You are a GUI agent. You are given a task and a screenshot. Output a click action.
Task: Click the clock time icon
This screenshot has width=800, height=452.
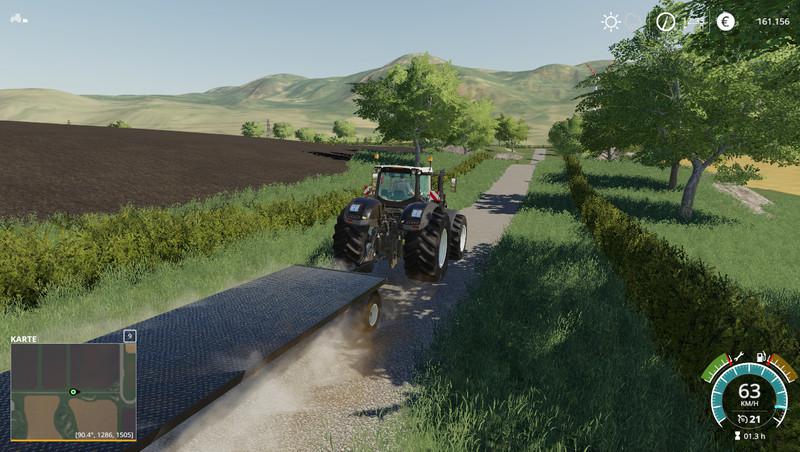click(666, 21)
